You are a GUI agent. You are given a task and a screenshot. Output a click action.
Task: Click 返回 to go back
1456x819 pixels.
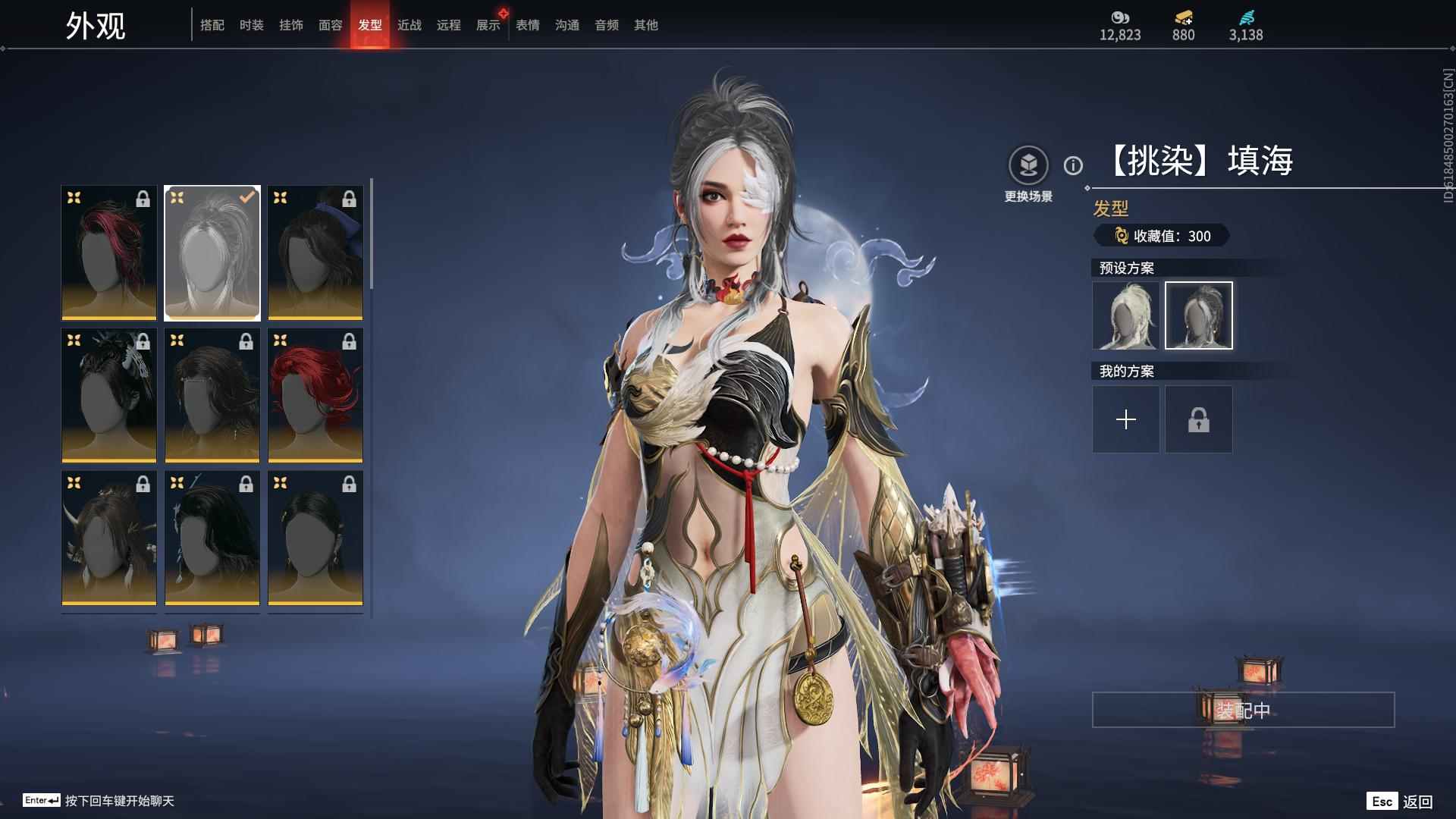coord(1417,801)
